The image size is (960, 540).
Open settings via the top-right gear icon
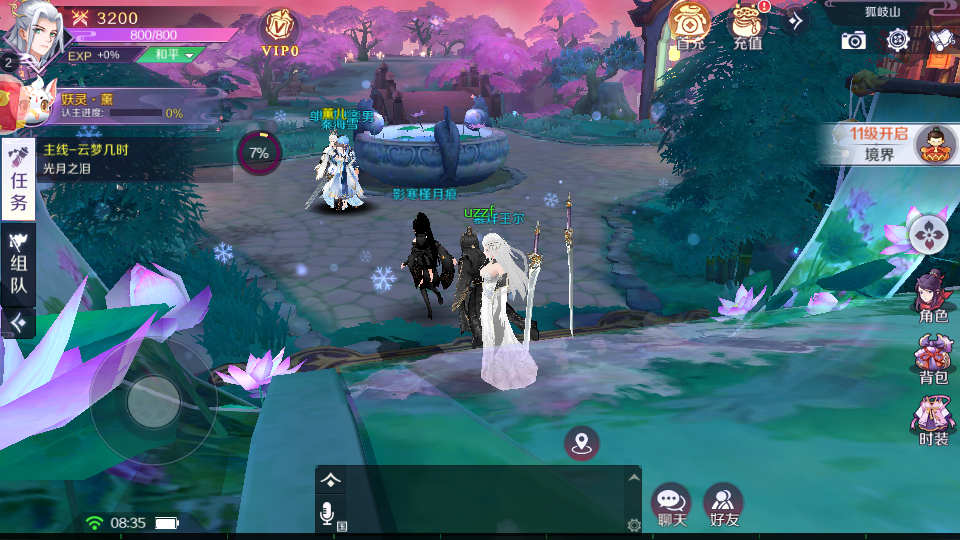(897, 40)
